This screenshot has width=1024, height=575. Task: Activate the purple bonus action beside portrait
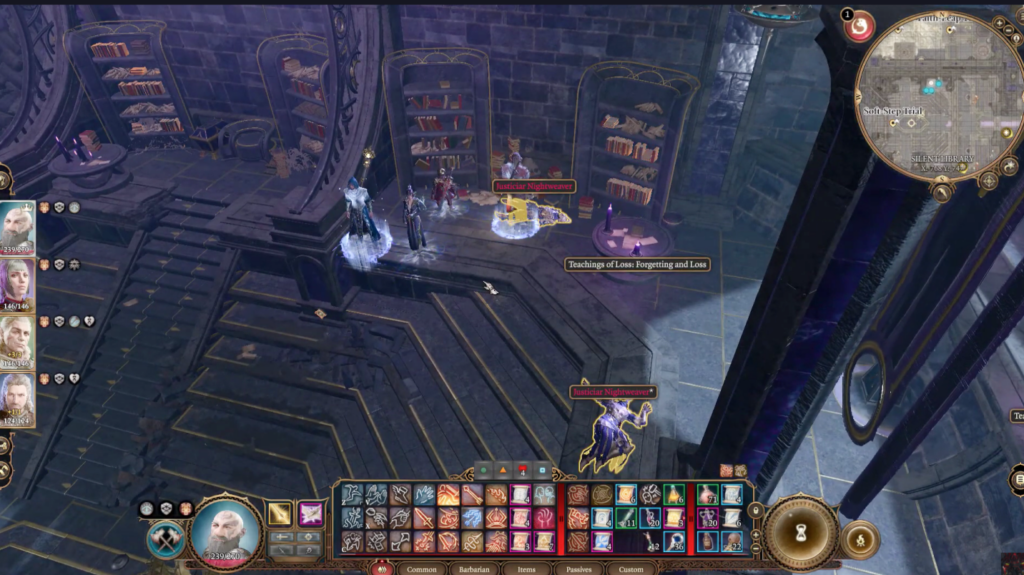tap(311, 513)
